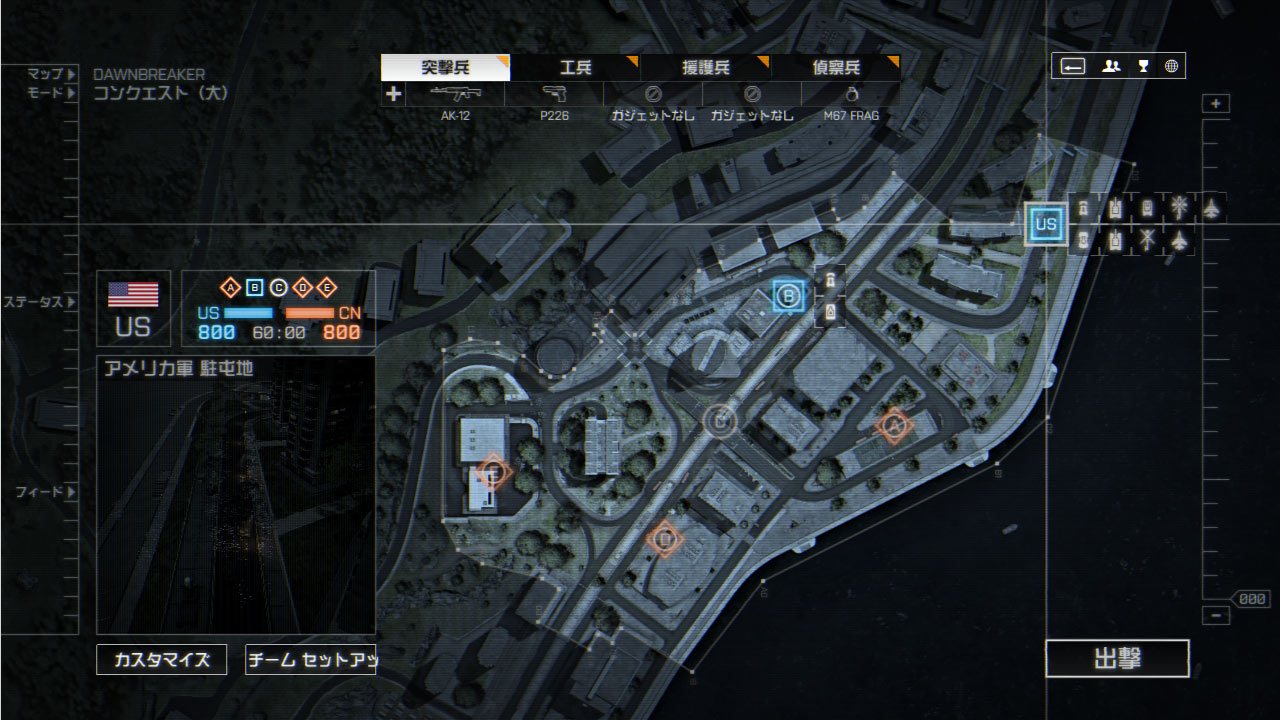
Task: Open the 偵察兵 recon class tab
Action: coord(835,68)
